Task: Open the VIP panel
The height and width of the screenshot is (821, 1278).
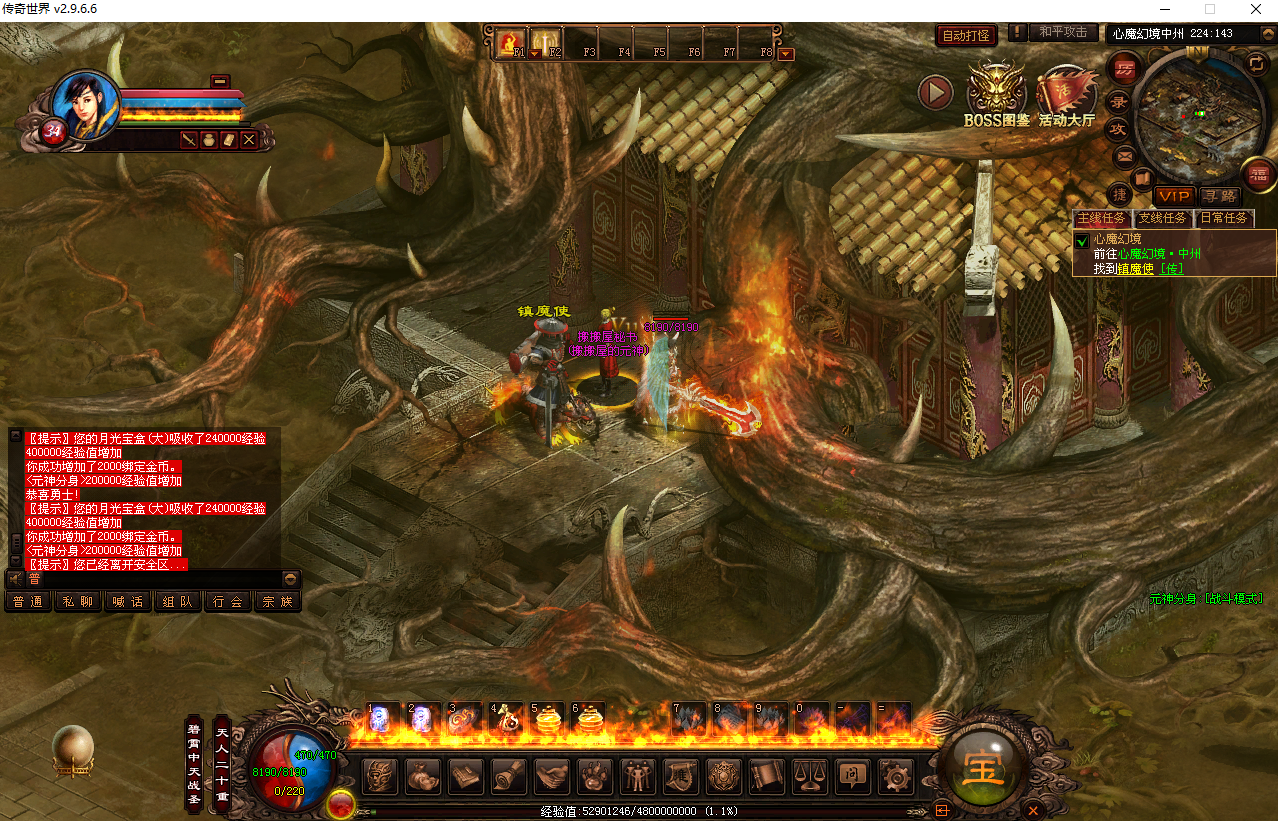Action: 1173,196
